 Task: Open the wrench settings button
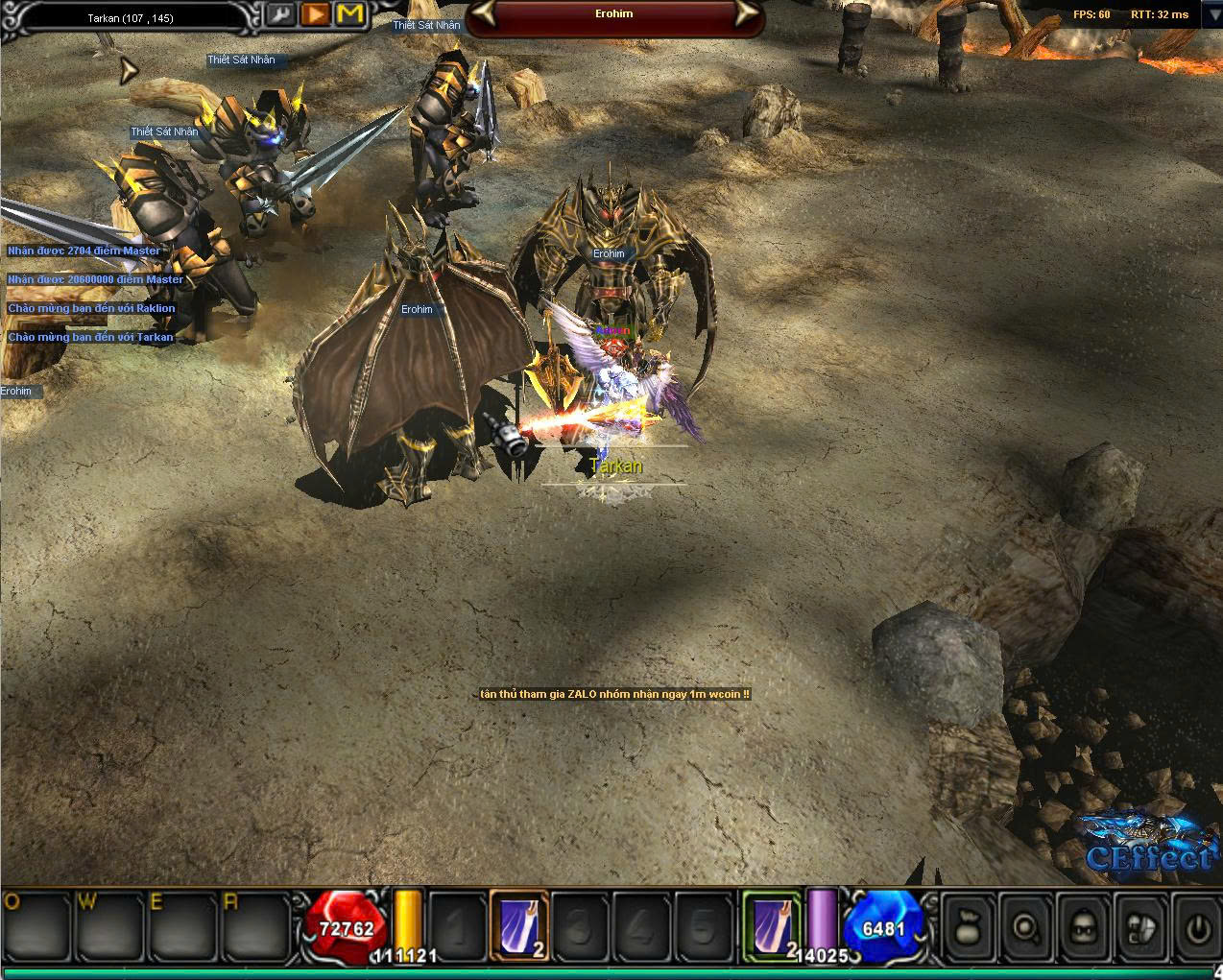click(x=280, y=15)
